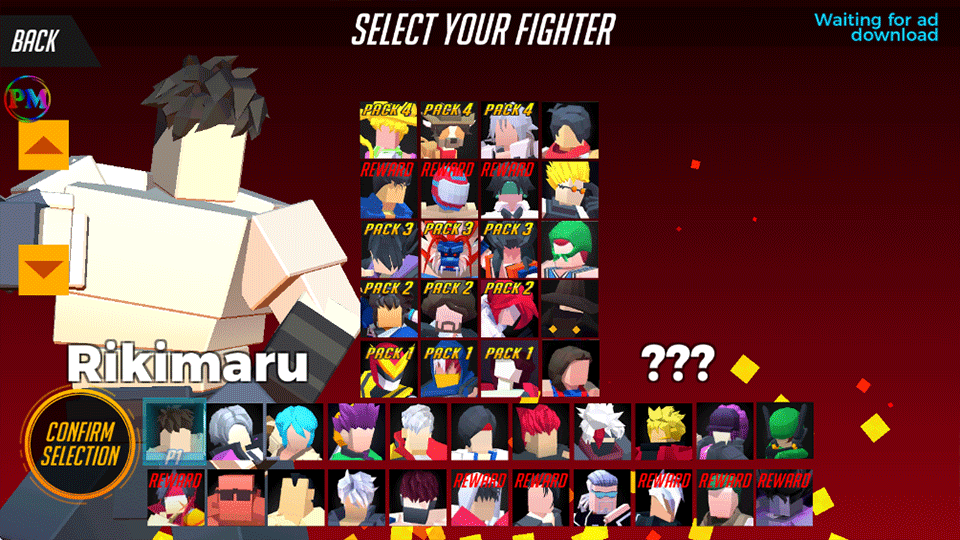
Task: Click the orange down arrow button
Action: [44, 270]
